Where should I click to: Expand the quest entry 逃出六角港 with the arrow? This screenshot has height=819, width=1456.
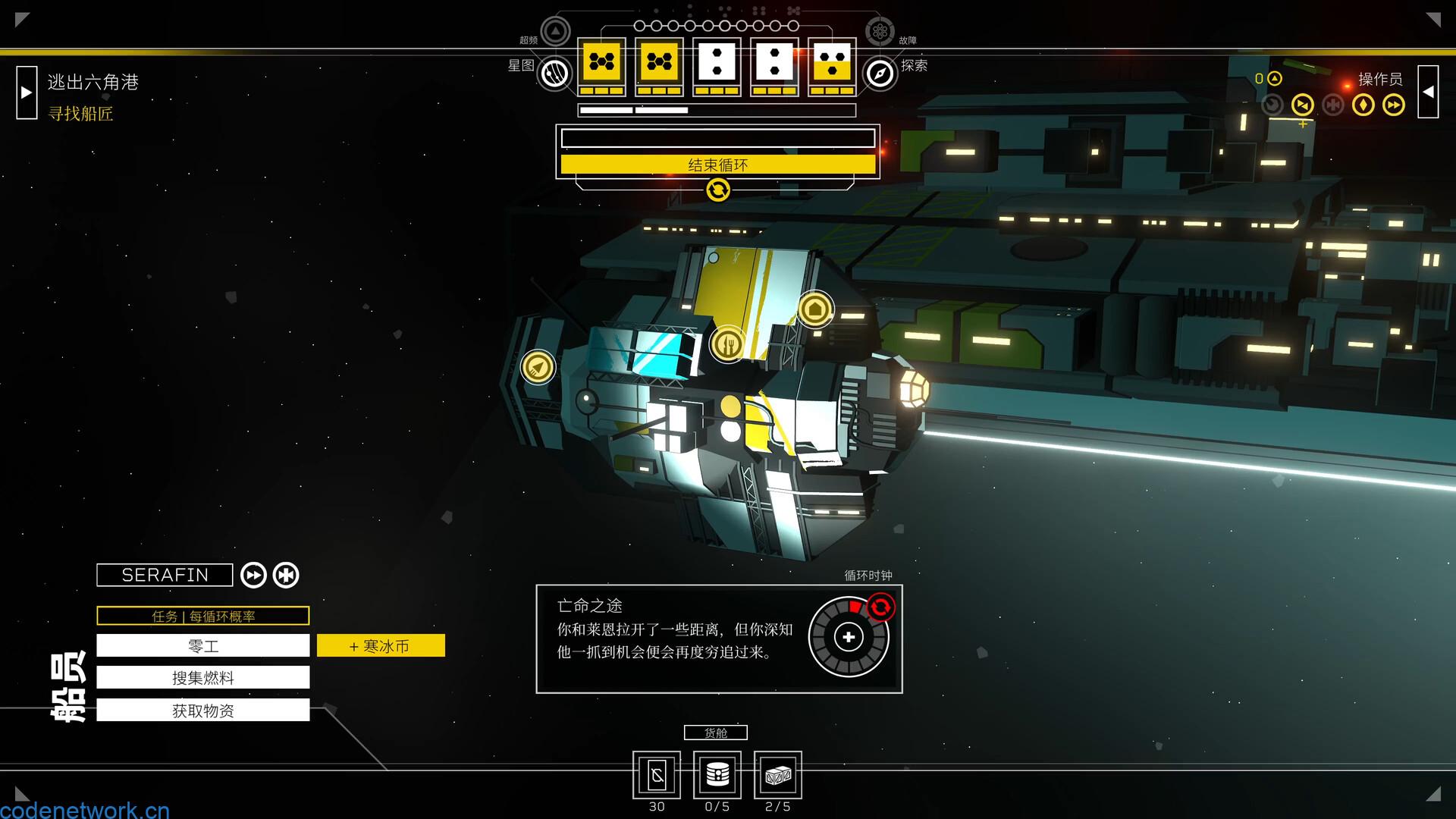tap(27, 91)
